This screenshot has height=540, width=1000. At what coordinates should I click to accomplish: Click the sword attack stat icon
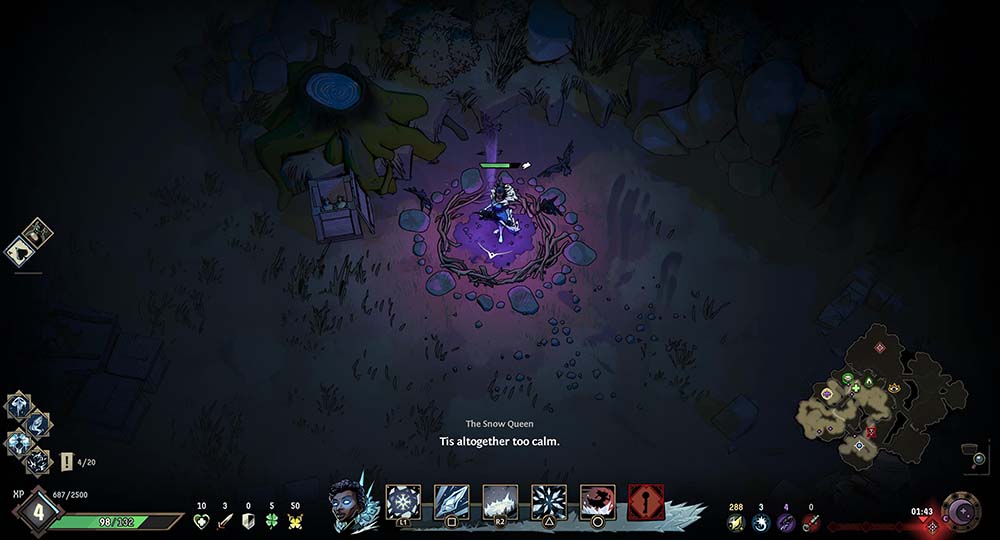tap(225, 521)
